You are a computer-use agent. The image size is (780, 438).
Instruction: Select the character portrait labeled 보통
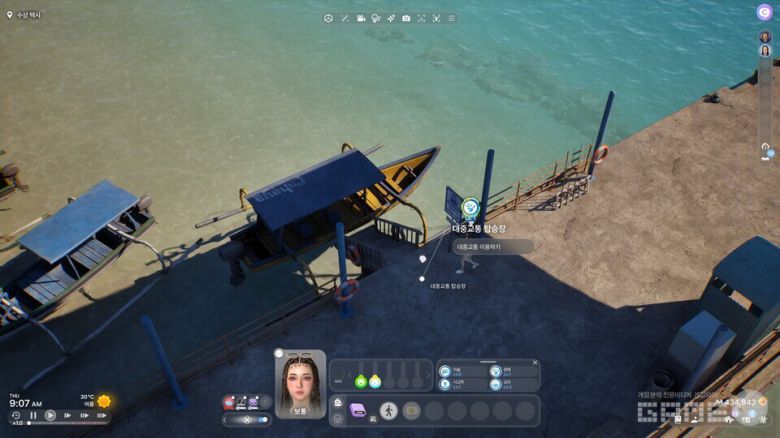pyautogui.click(x=300, y=383)
